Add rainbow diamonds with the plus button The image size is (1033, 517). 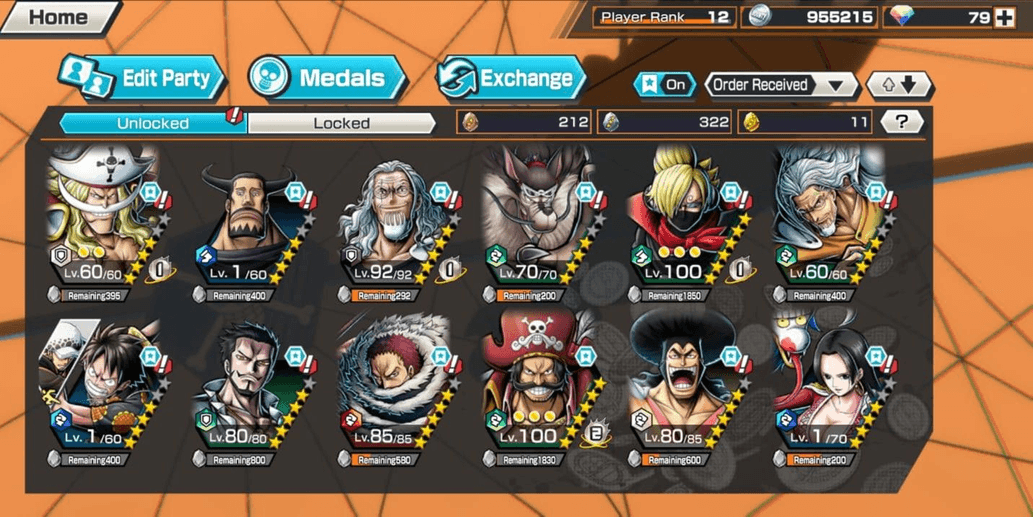(x=1004, y=17)
